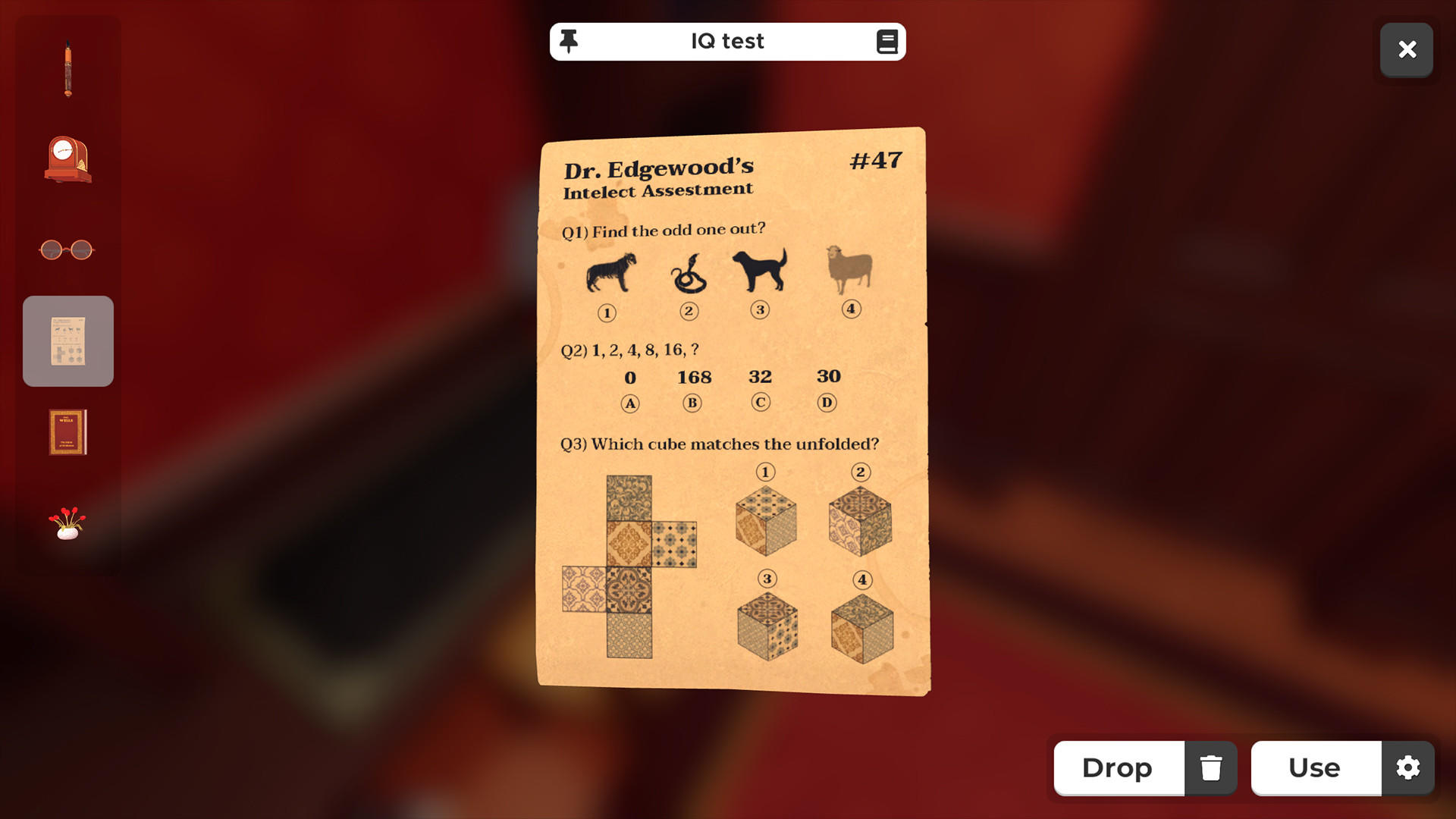The height and width of the screenshot is (819, 1456).
Task: Select the mantel clock inventory item
Action: [x=67, y=159]
